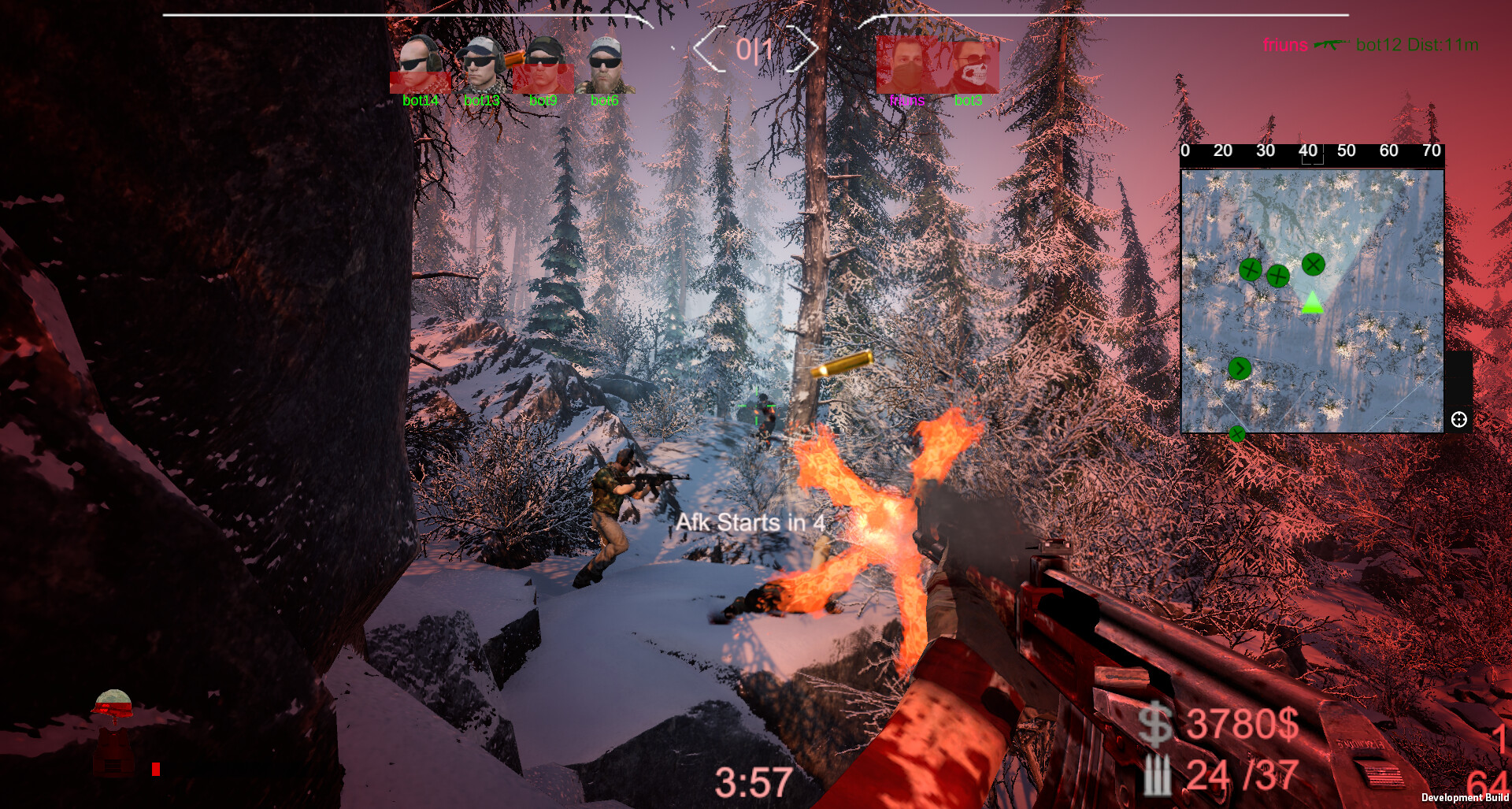The height and width of the screenshot is (809, 1512).
Task: Click the 0|1 score display
Action: click(x=754, y=50)
